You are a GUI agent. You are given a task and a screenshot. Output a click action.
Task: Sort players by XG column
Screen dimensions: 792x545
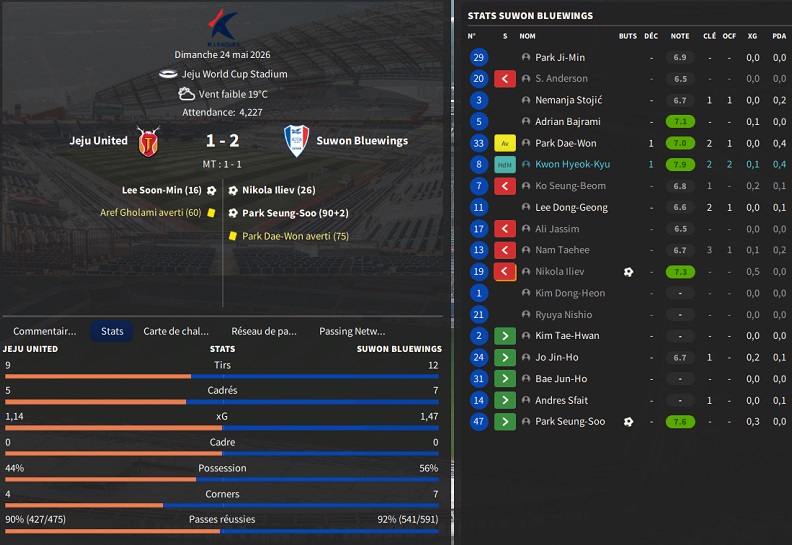752,36
